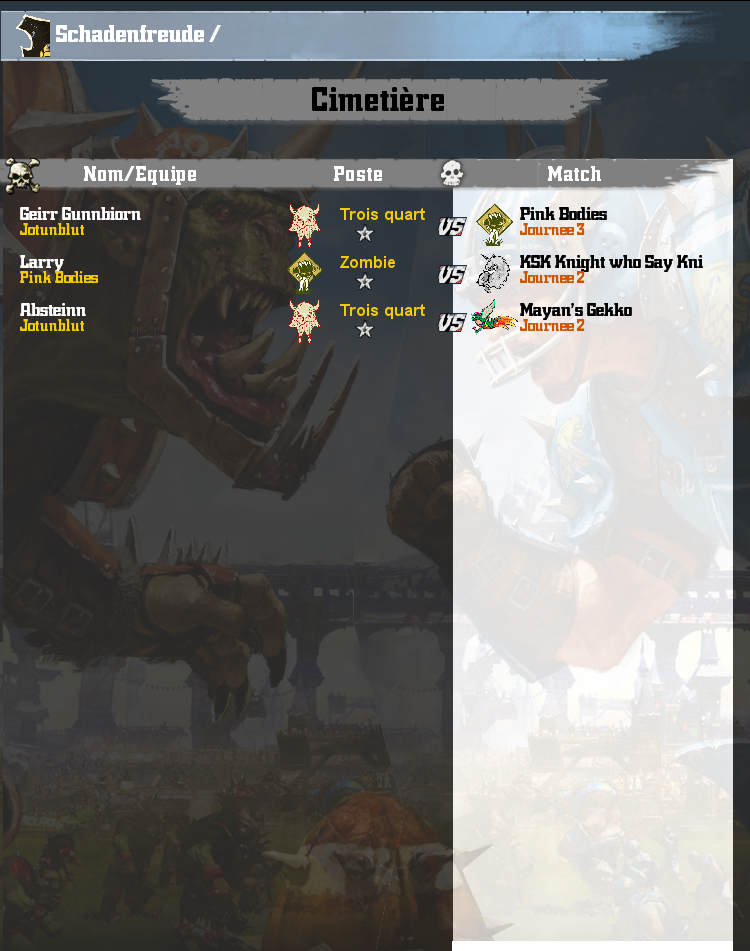Open the KSK Knight who Say Kni match
The image size is (750, 951).
pos(611,262)
